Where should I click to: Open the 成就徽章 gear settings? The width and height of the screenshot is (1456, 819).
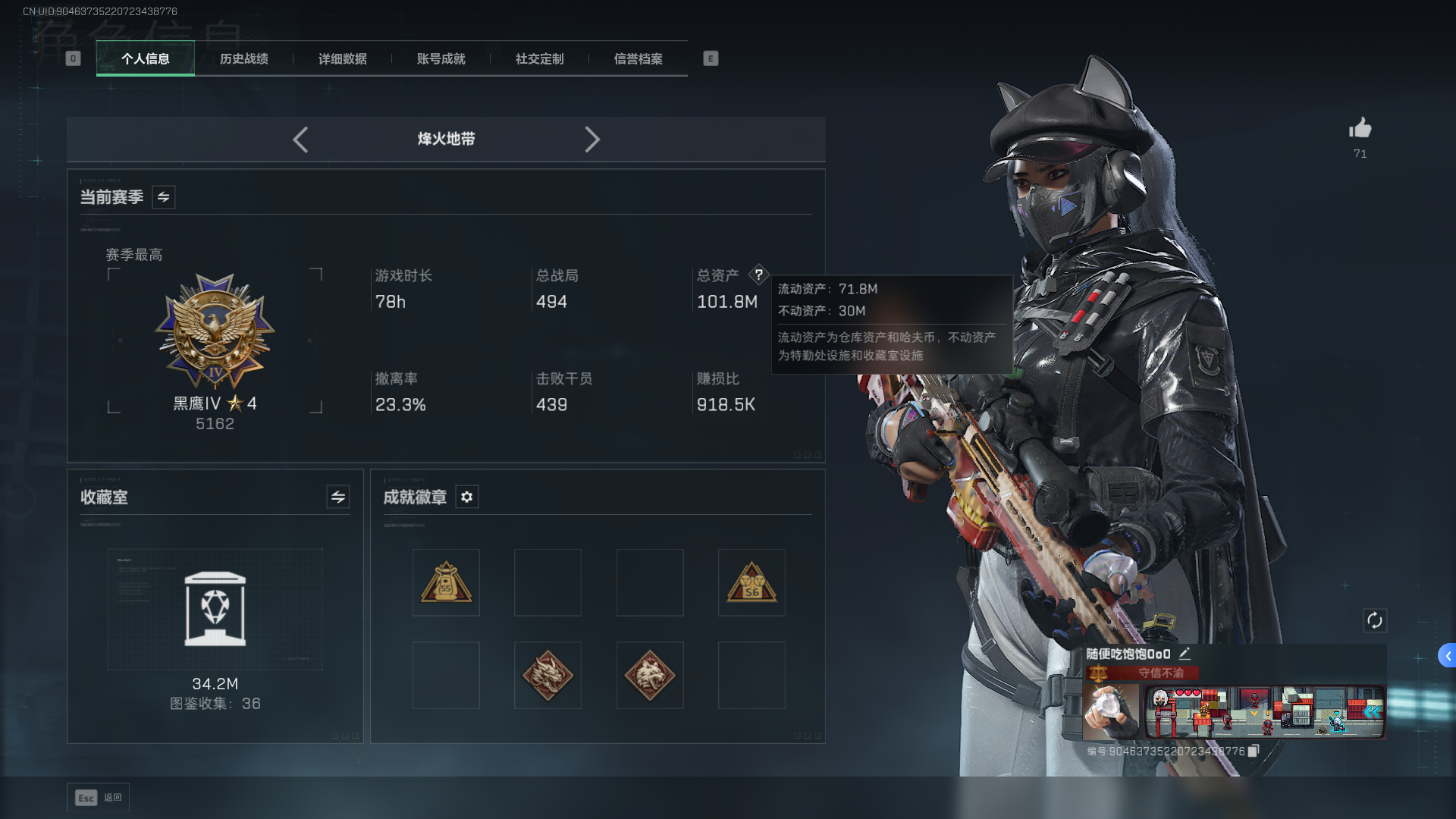click(466, 497)
